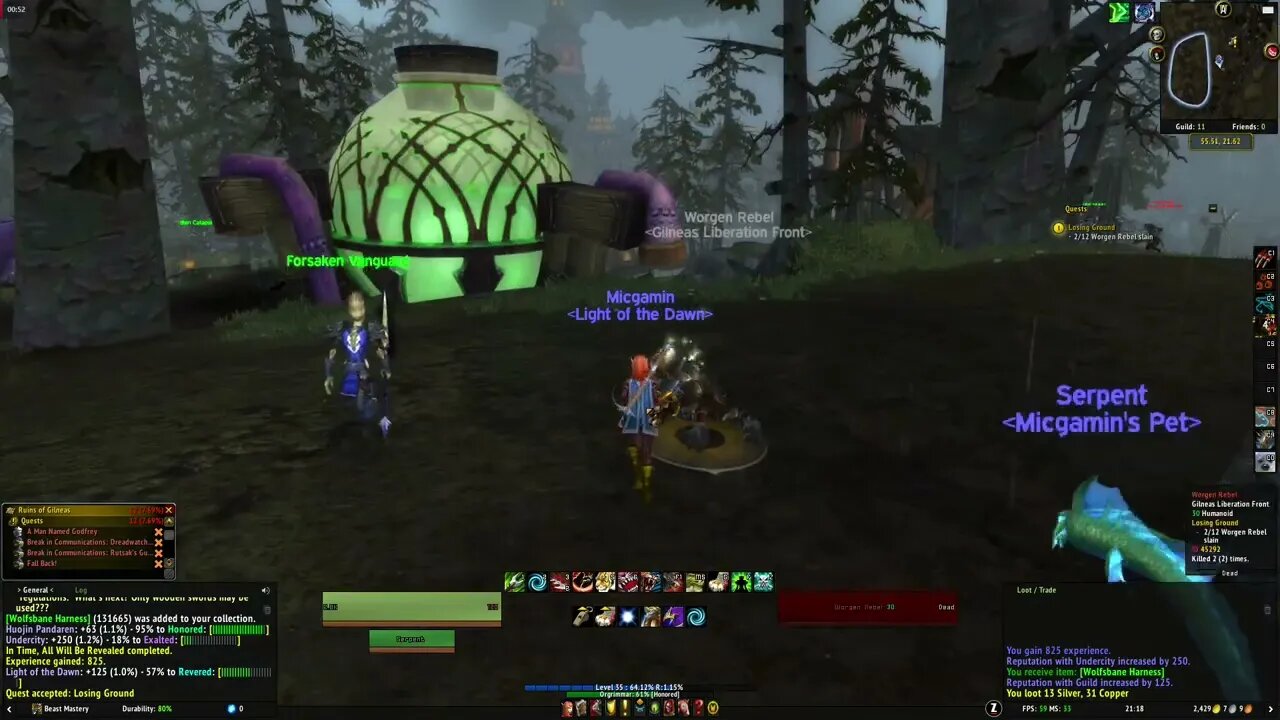Click the white star Flare ability icon

628,616
